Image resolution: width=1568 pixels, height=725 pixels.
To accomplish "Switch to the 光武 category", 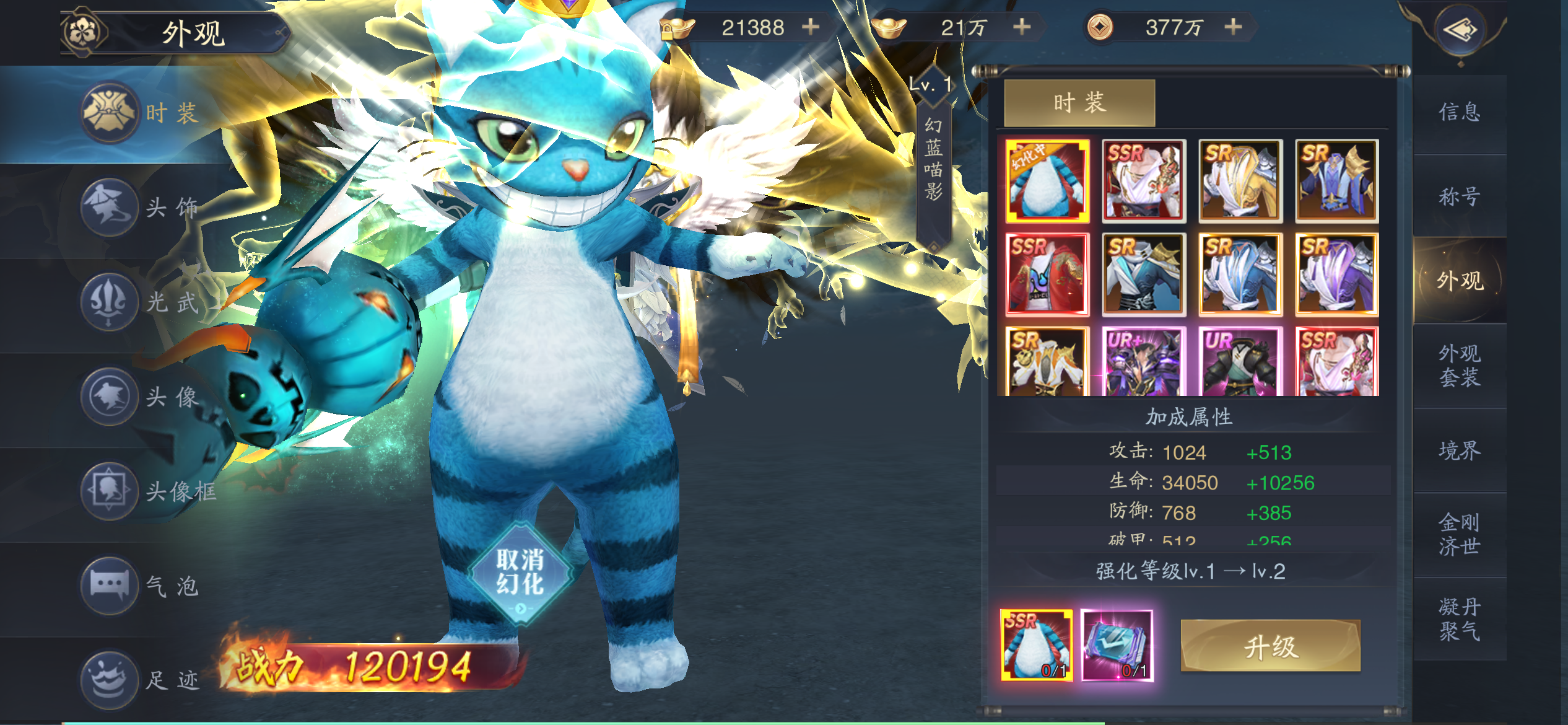I will pos(142,302).
